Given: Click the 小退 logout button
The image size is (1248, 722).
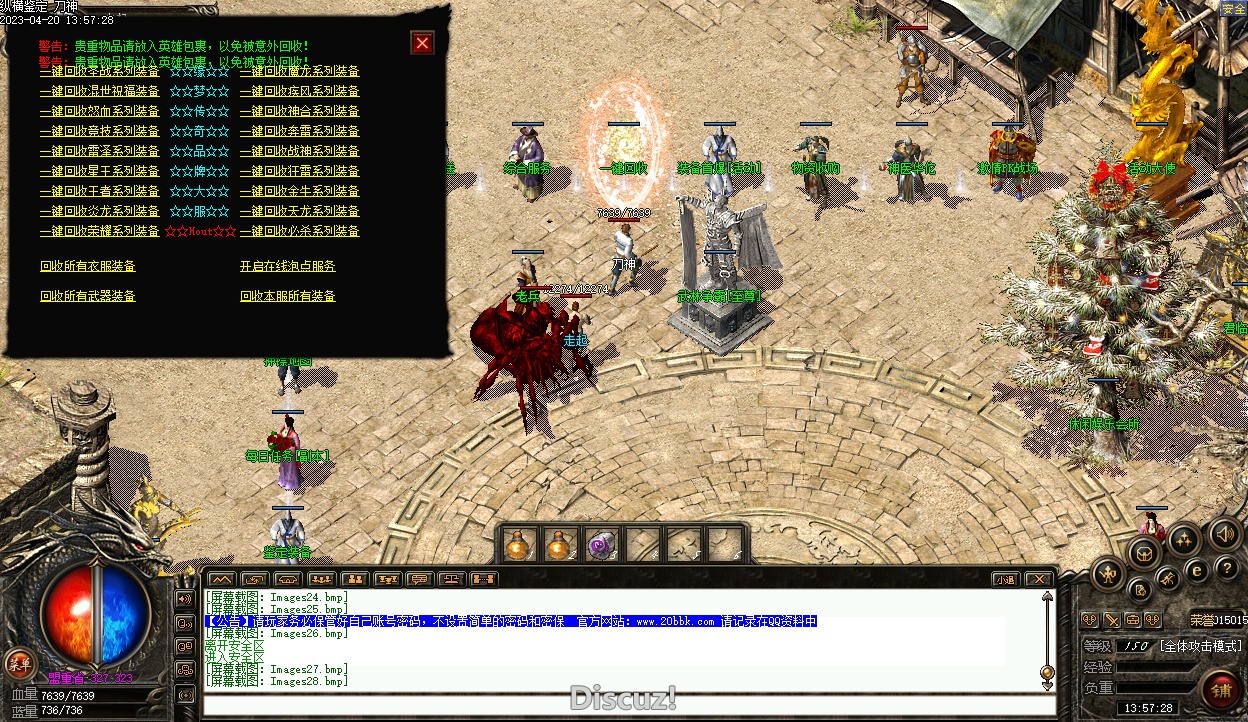Looking at the screenshot, I should tap(1005, 579).
